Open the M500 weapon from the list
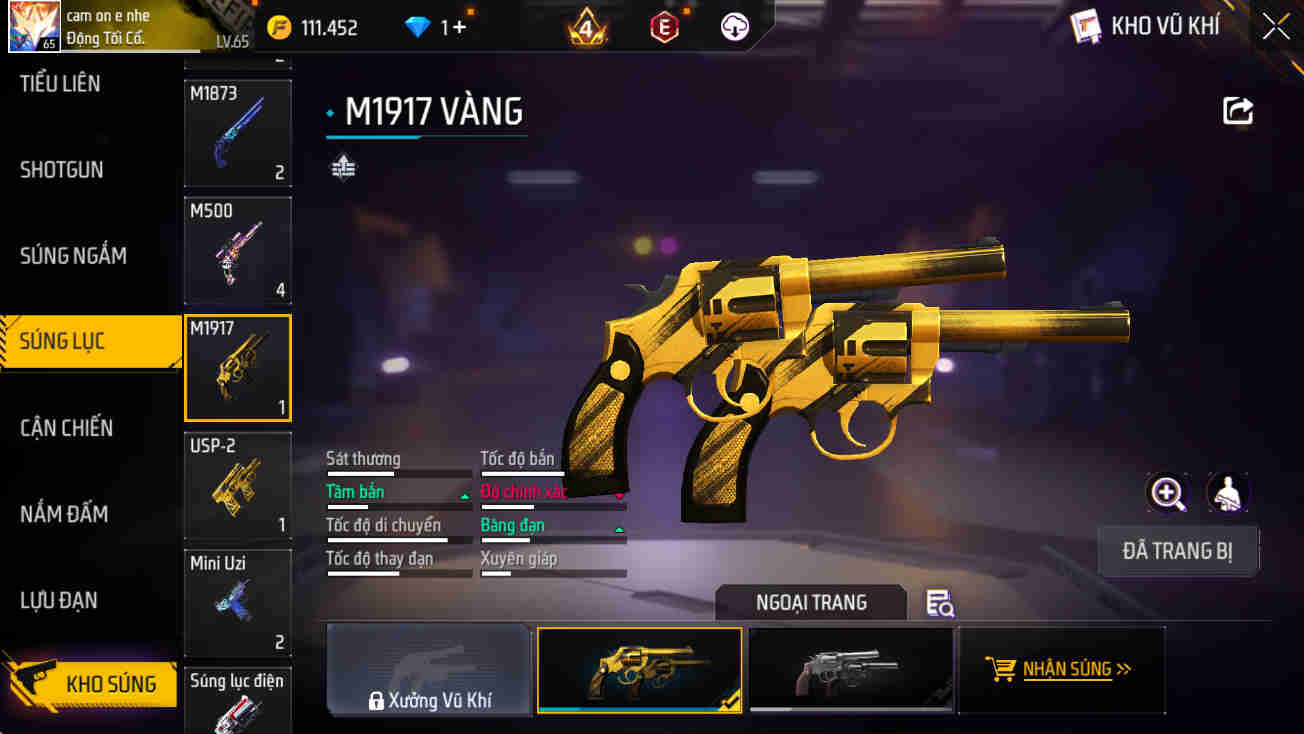The width and height of the screenshot is (1304, 734). [237, 249]
